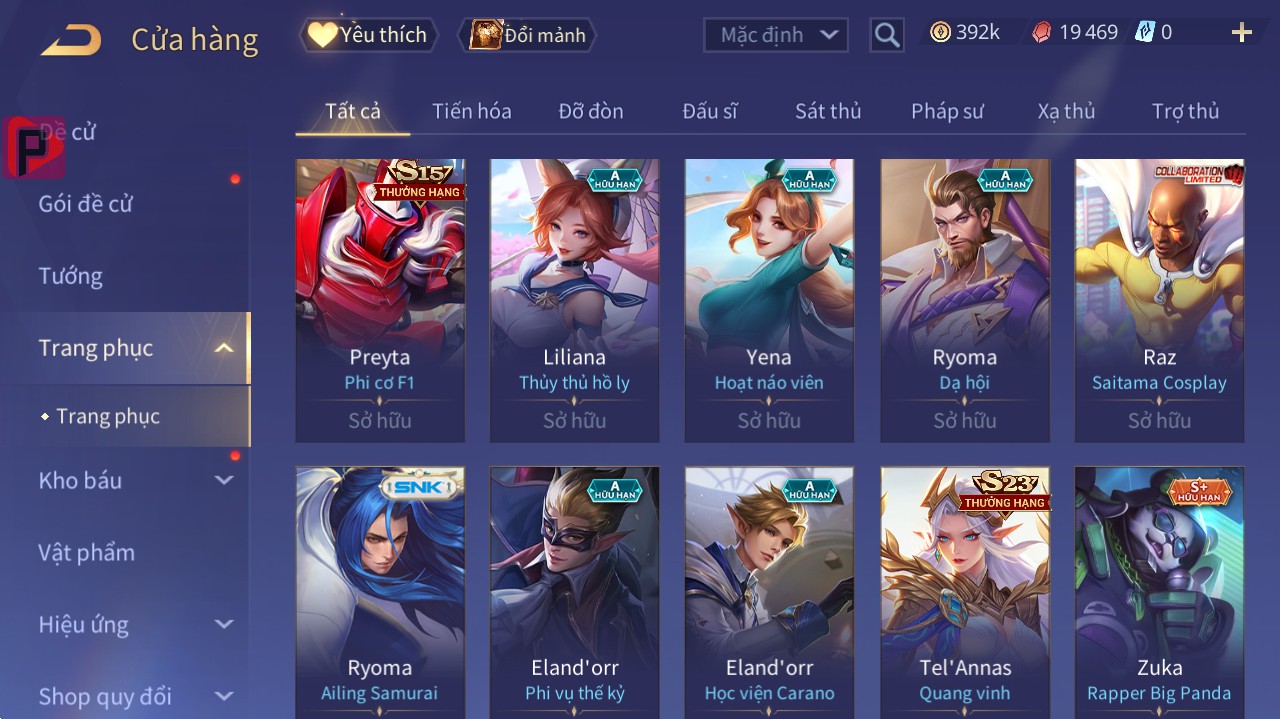Open the Tướng shop section
The height and width of the screenshot is (719, 1280).
(x=71, y=276)
